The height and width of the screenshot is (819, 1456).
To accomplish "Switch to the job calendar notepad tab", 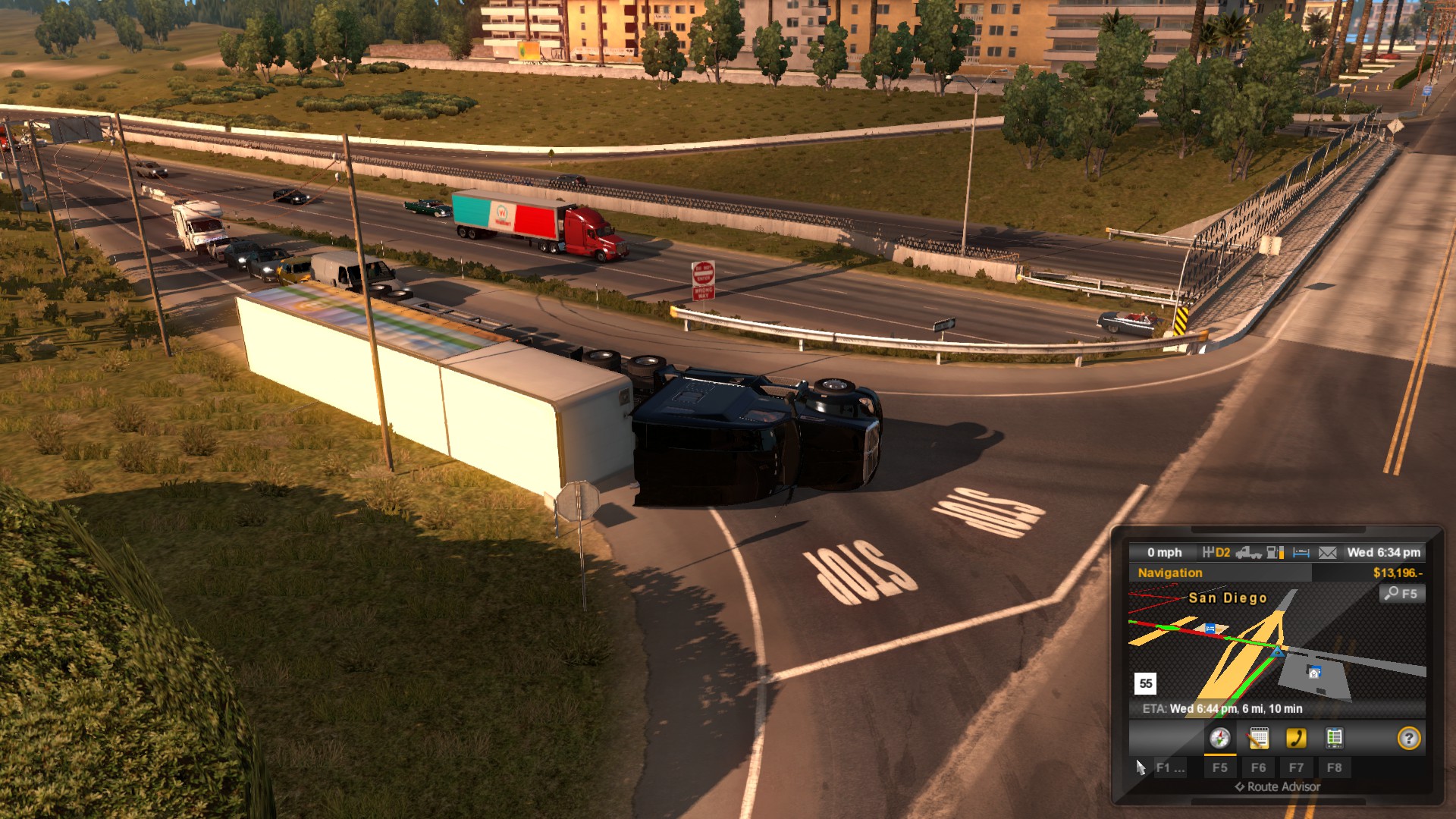I will coord(1258,739).
